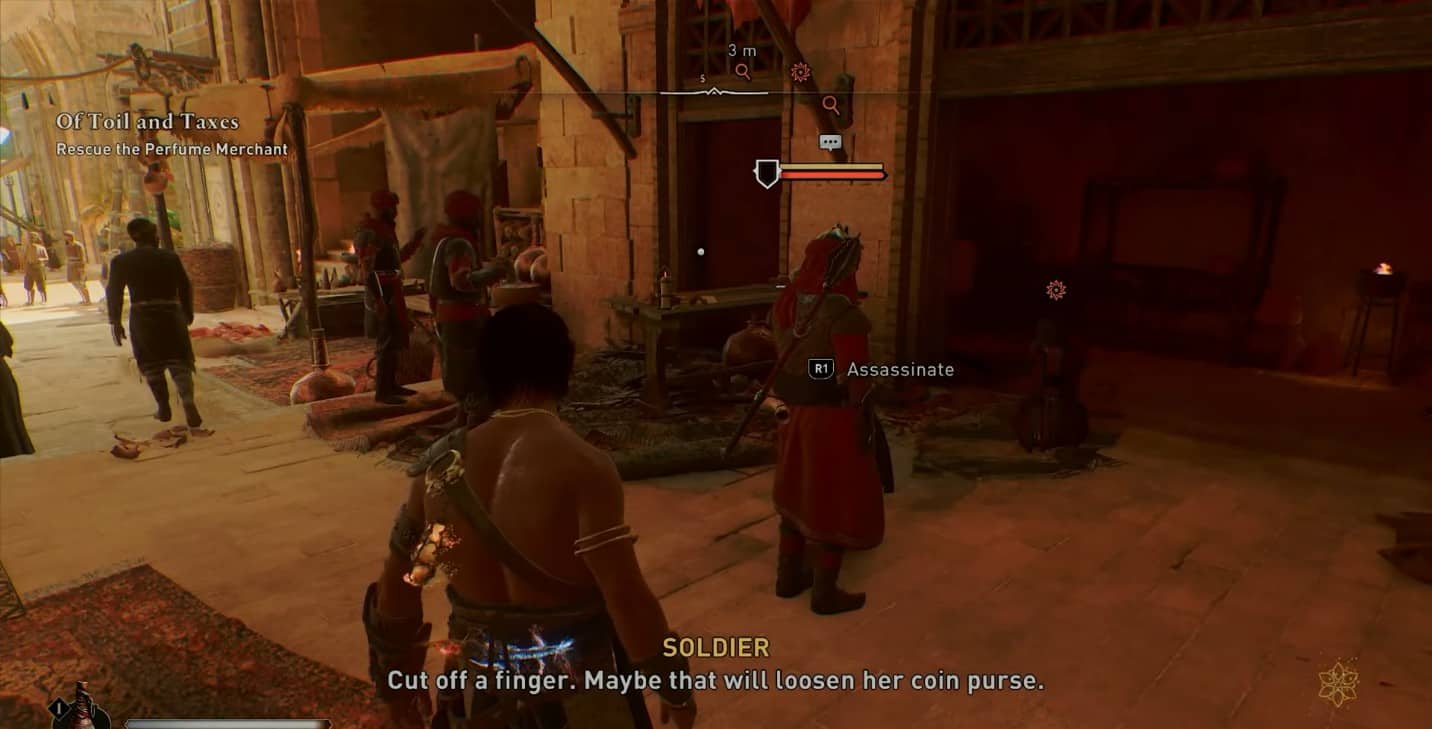Select the magnifier marker under the 3 m distance
This screenshot has width=1432, height=729.
tap(743, 71)
